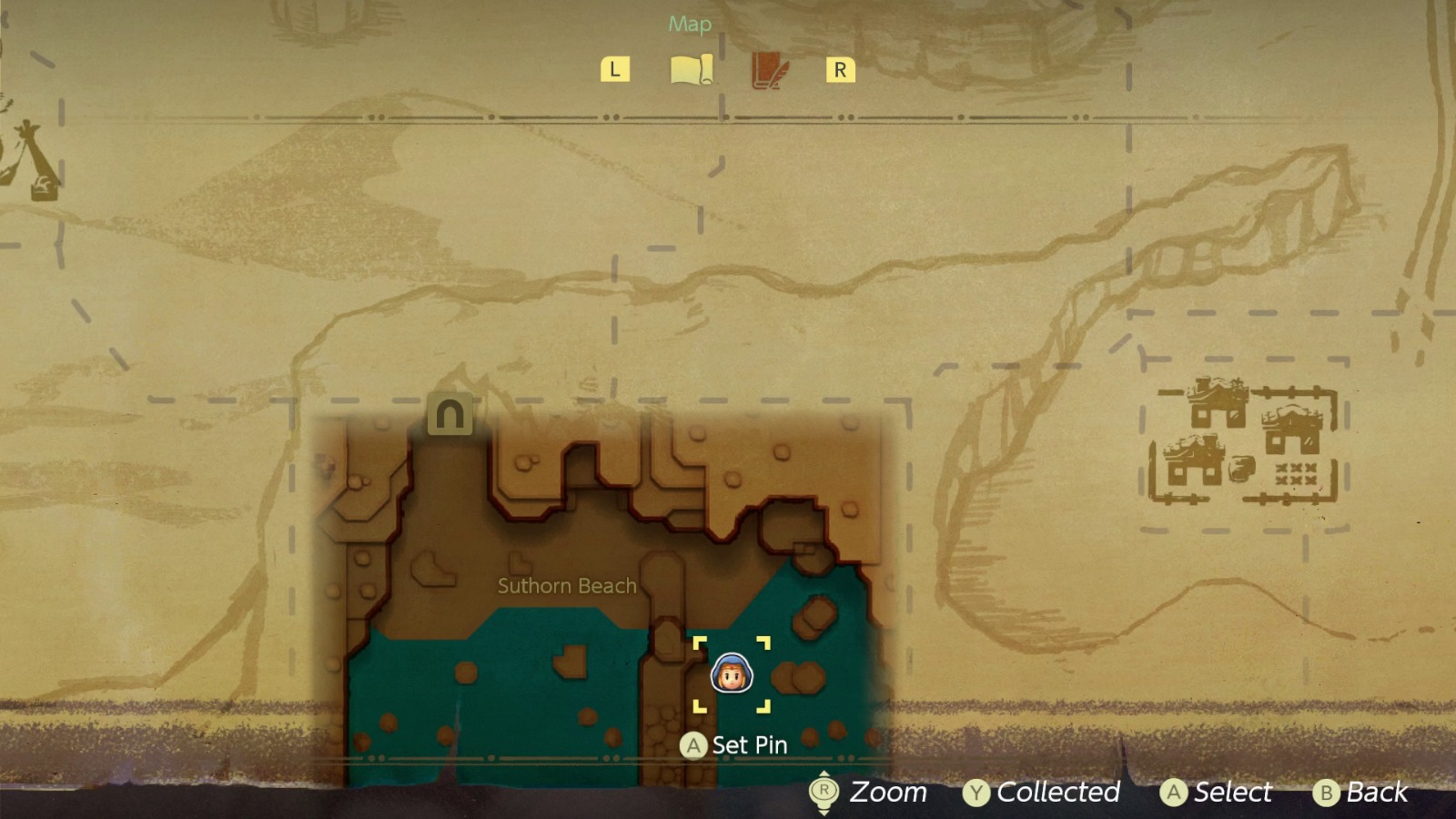
Task: Adjust the map Zoom control
Action: tap(887, 792)
